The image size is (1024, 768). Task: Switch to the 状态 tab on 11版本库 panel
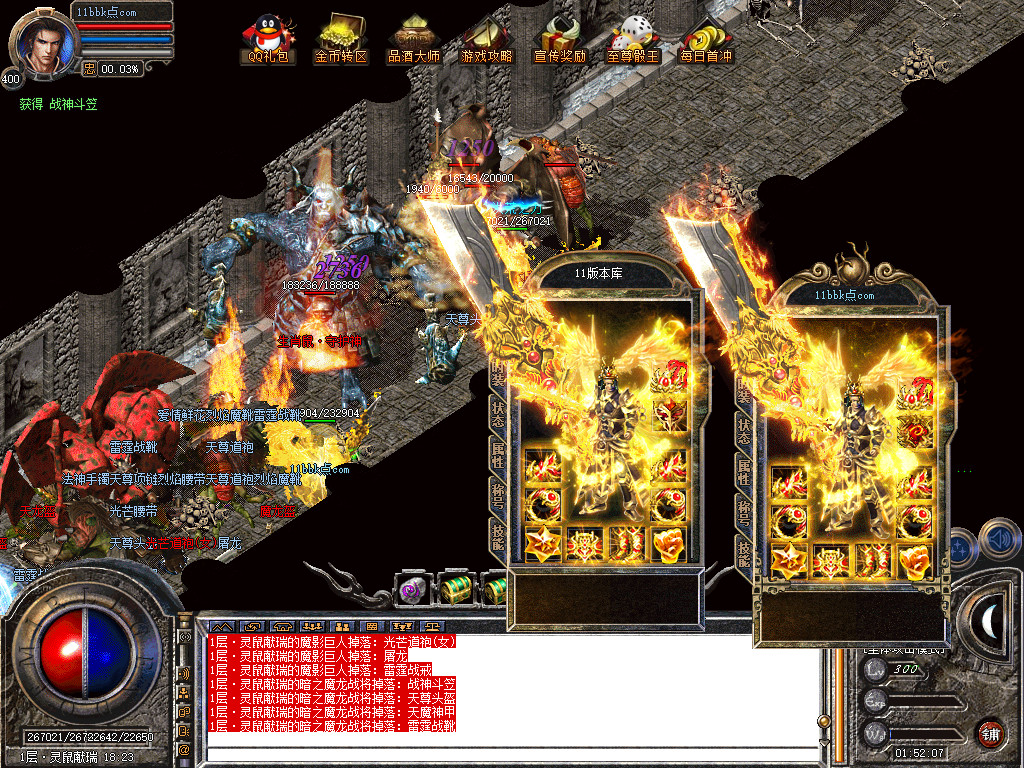click(498, 417)
